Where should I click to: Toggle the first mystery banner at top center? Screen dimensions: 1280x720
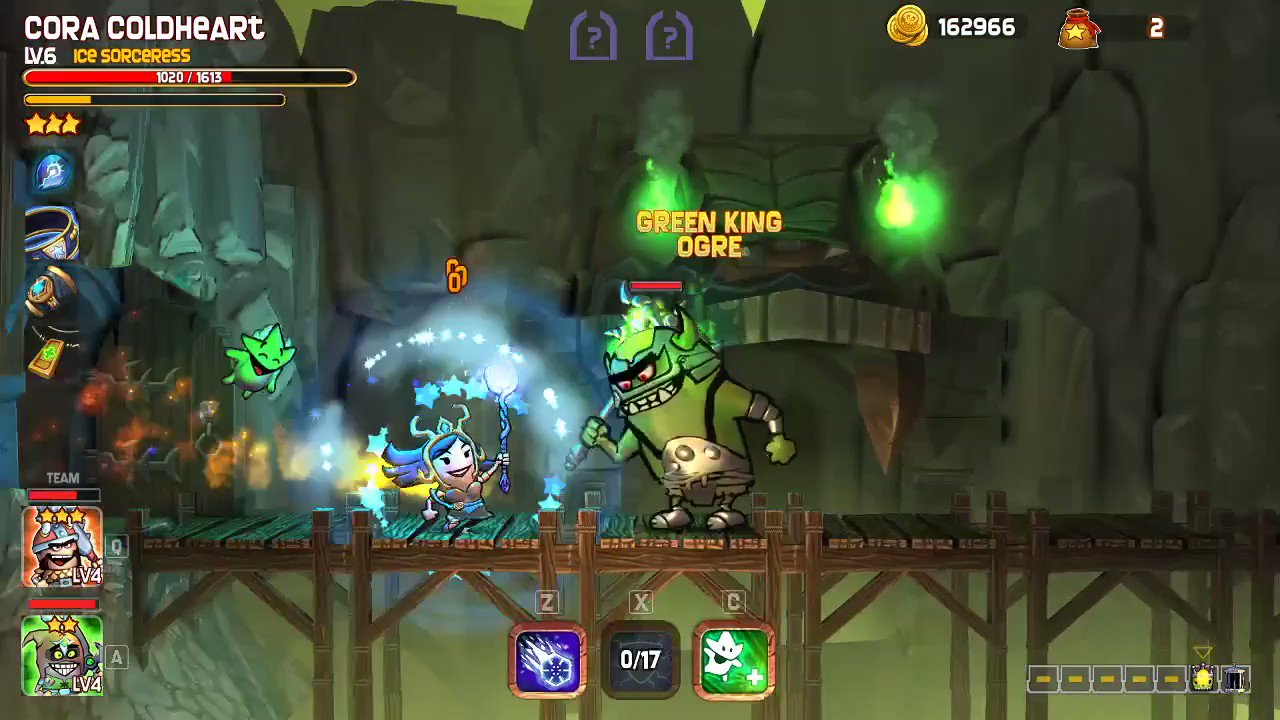593,36
